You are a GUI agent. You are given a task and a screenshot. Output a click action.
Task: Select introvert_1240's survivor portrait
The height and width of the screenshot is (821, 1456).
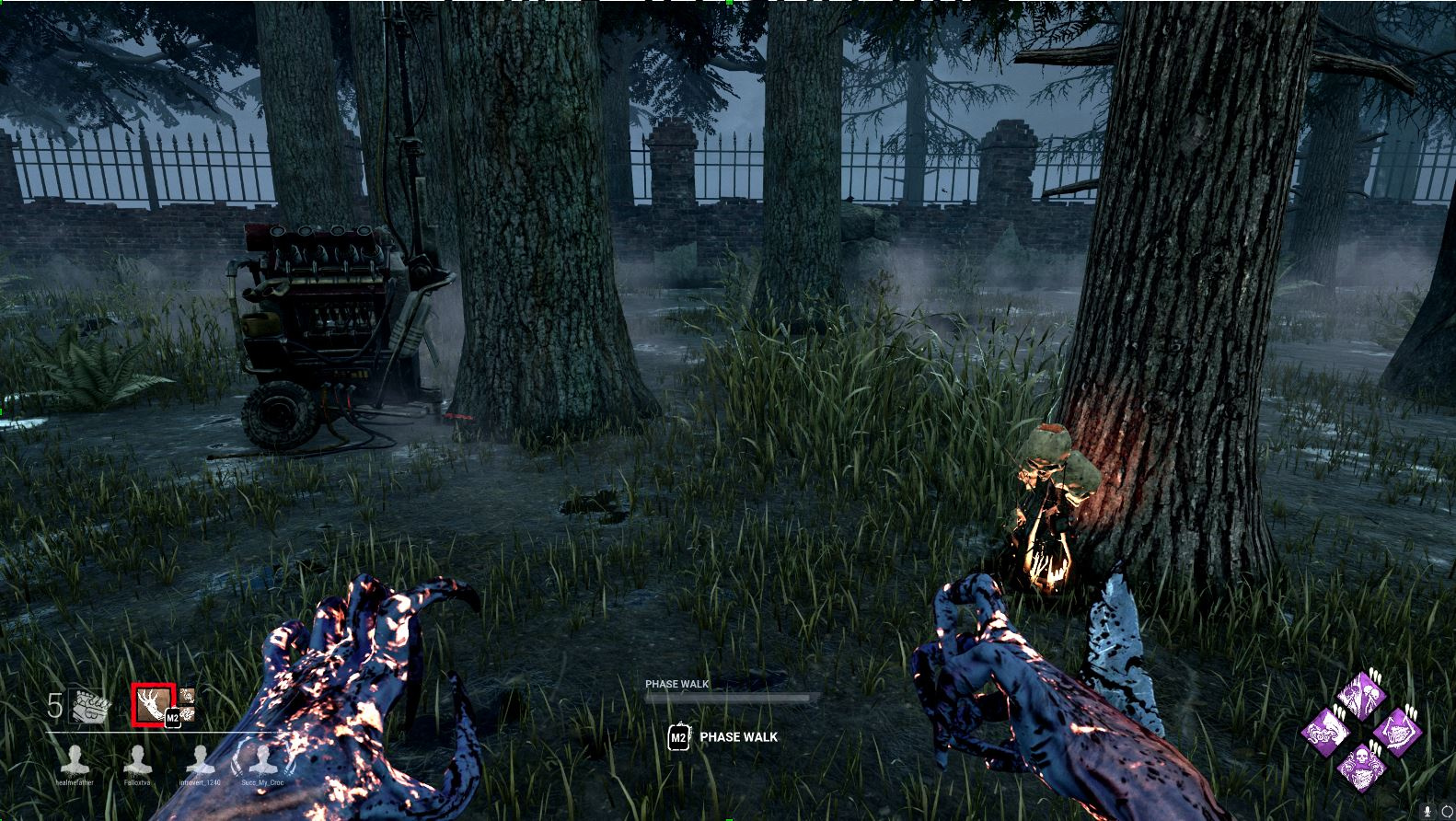click(200, 758)
